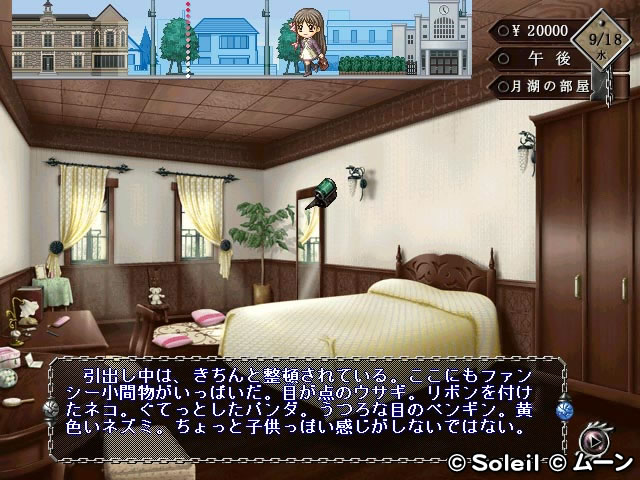Click the dialogue text box to continue
This screenshot has height=480, width=640.
pyautogui.click(x=305, y=400)
